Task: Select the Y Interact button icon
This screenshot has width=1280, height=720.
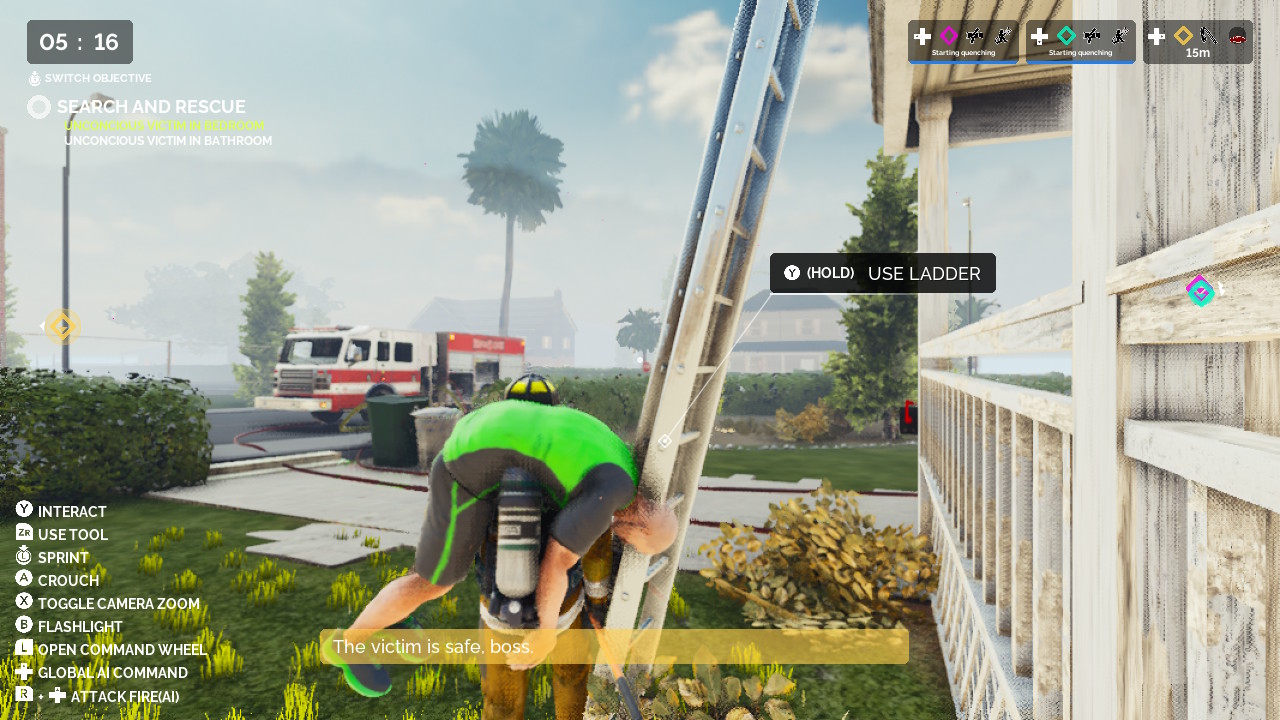Action: coord(22,511)
